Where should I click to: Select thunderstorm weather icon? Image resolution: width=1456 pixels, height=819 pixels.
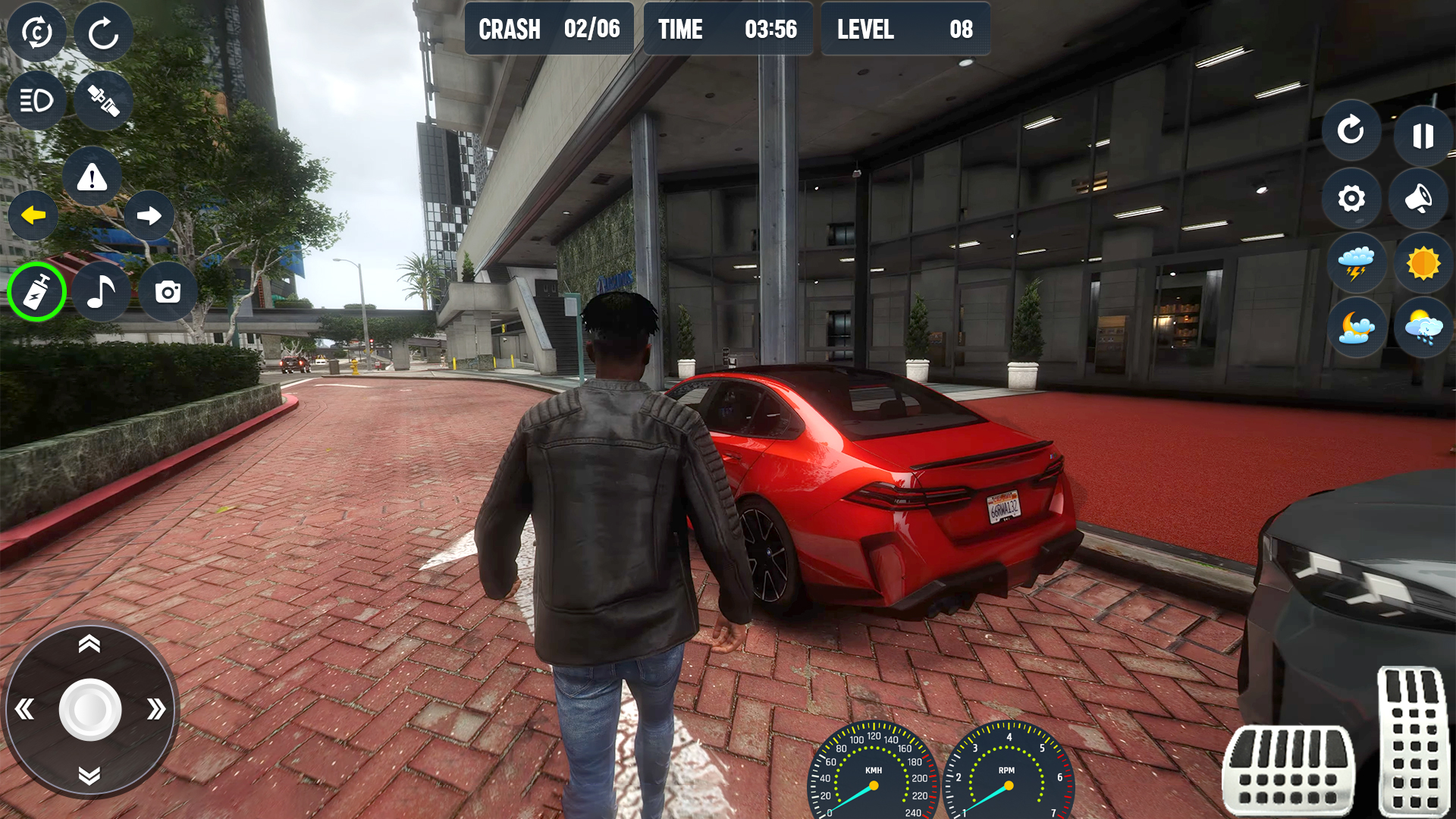click(1356, 263)
